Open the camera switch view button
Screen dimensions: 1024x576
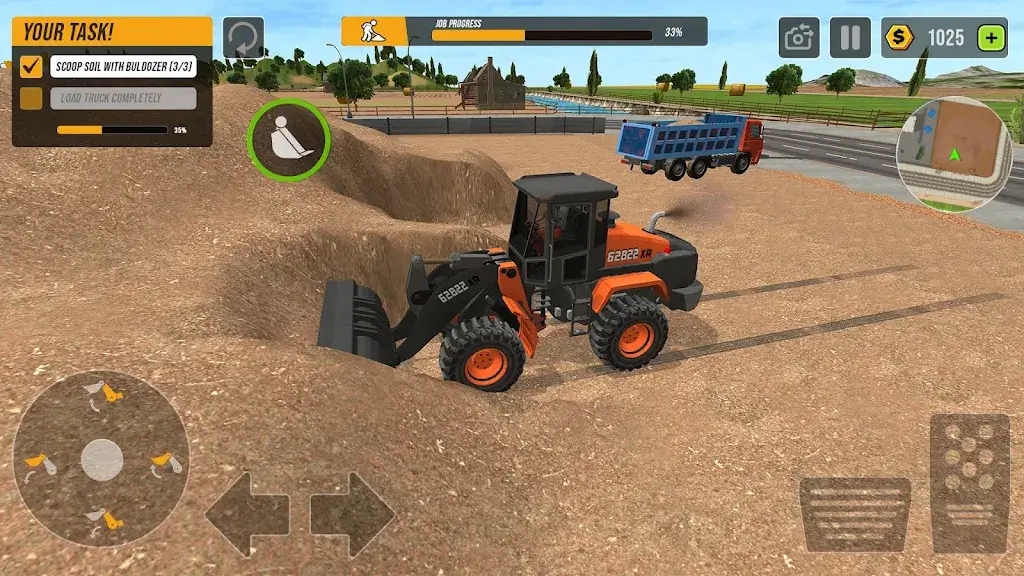[799, 38]
